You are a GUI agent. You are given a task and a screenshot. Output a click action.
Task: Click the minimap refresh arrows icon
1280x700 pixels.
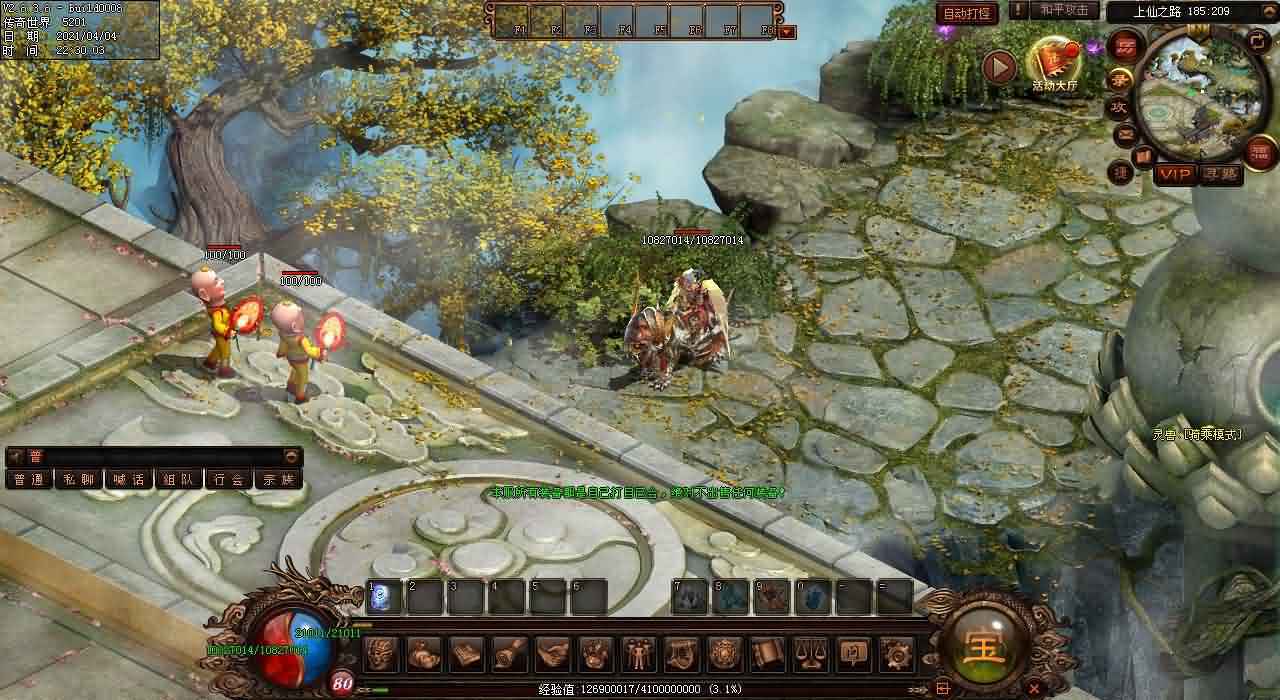[x=1258, y=41]
